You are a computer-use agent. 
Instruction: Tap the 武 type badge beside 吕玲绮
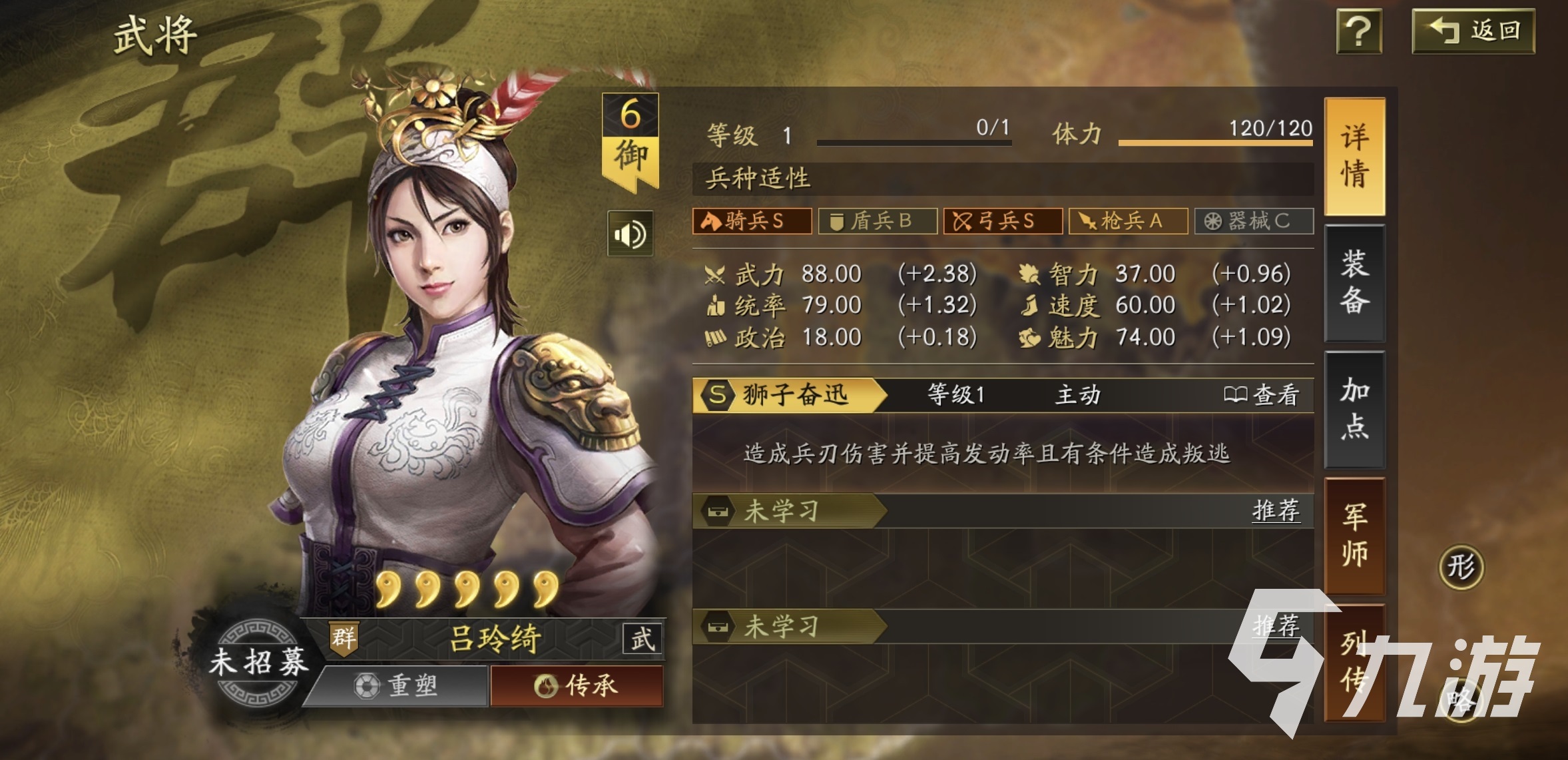point(642,639)
